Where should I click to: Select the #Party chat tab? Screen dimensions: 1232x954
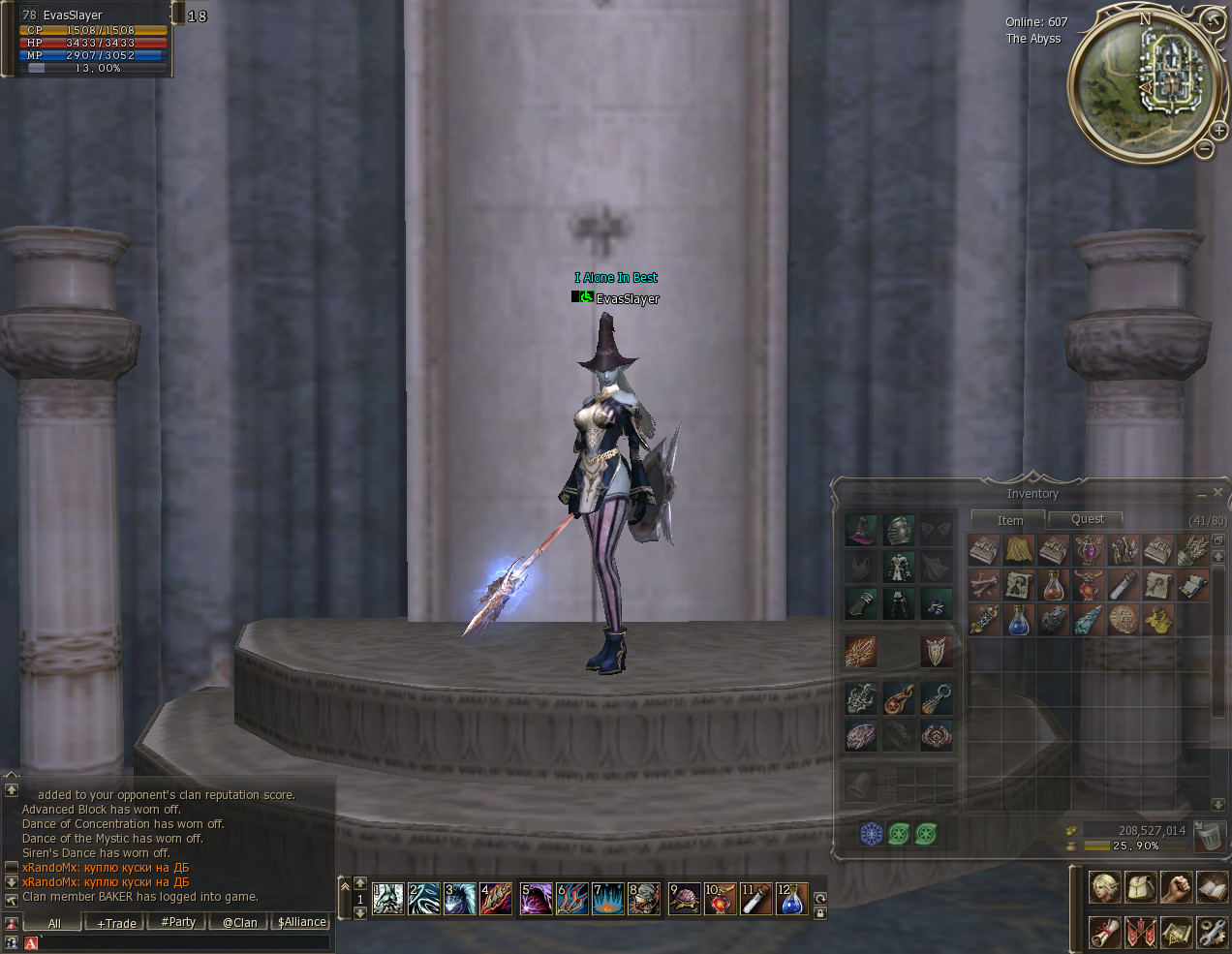(x=178, y=923)
